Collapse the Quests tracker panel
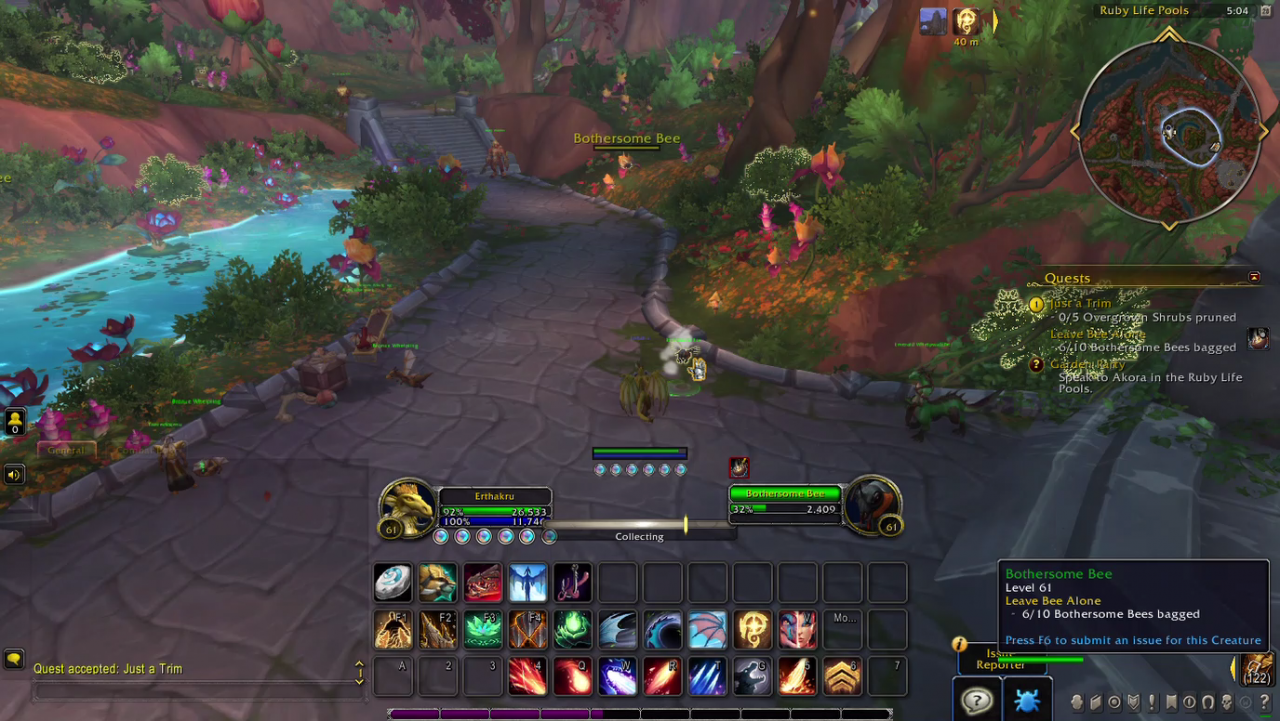This screenshot has height=721, width=1280. point(1254,277)
